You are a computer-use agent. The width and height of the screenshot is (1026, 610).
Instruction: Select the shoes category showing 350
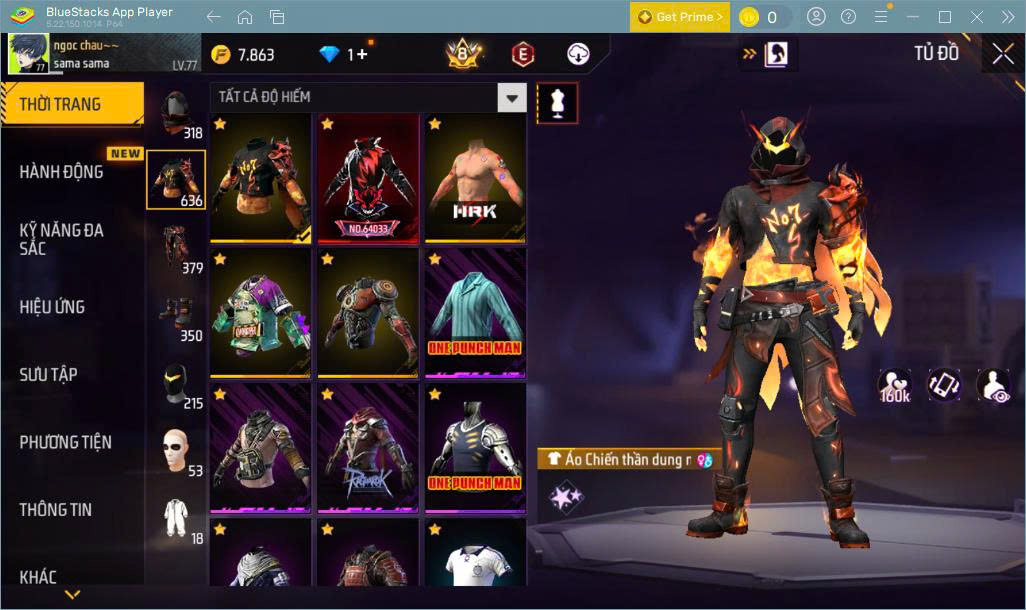(177, 317)
